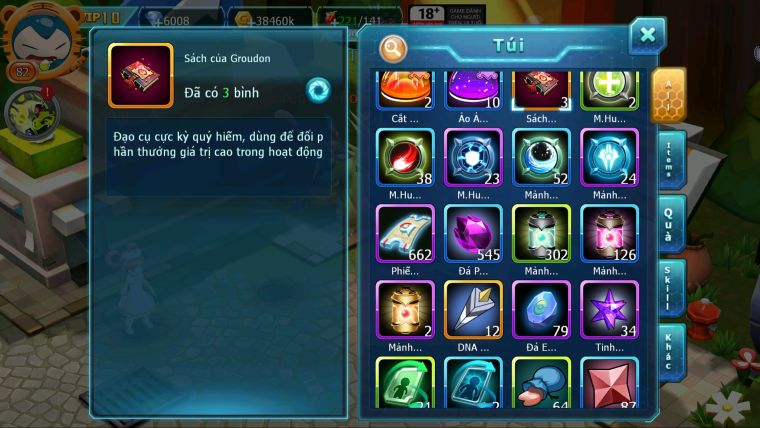The width and height of the screenshot is (760, 428).
Task: Select the blue Đá E... stone slot
Action: (541, 309)
